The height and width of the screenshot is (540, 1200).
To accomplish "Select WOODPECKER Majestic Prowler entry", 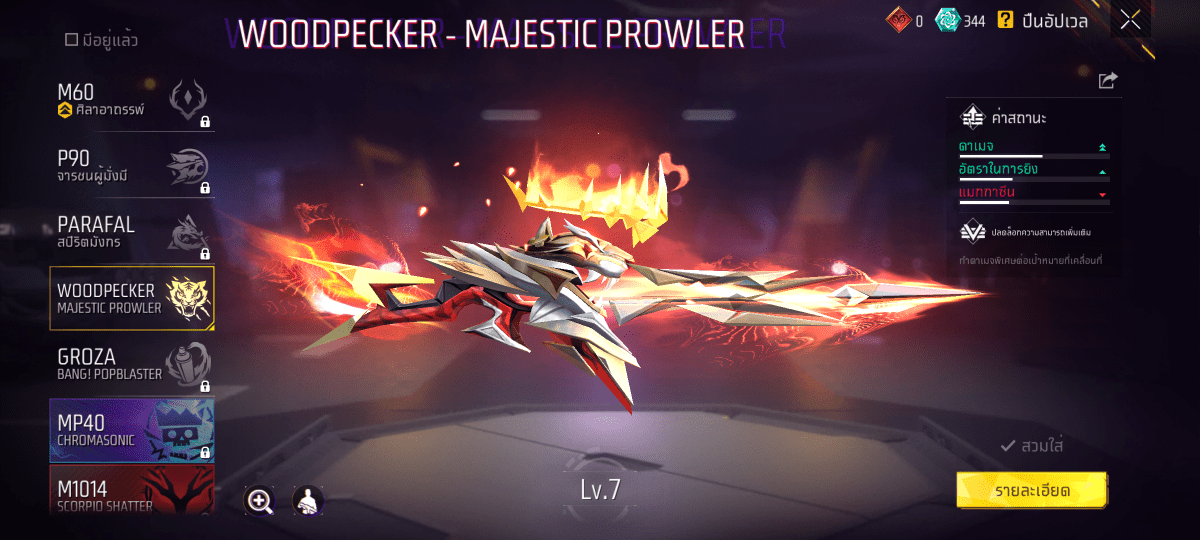I will (132, 298).
